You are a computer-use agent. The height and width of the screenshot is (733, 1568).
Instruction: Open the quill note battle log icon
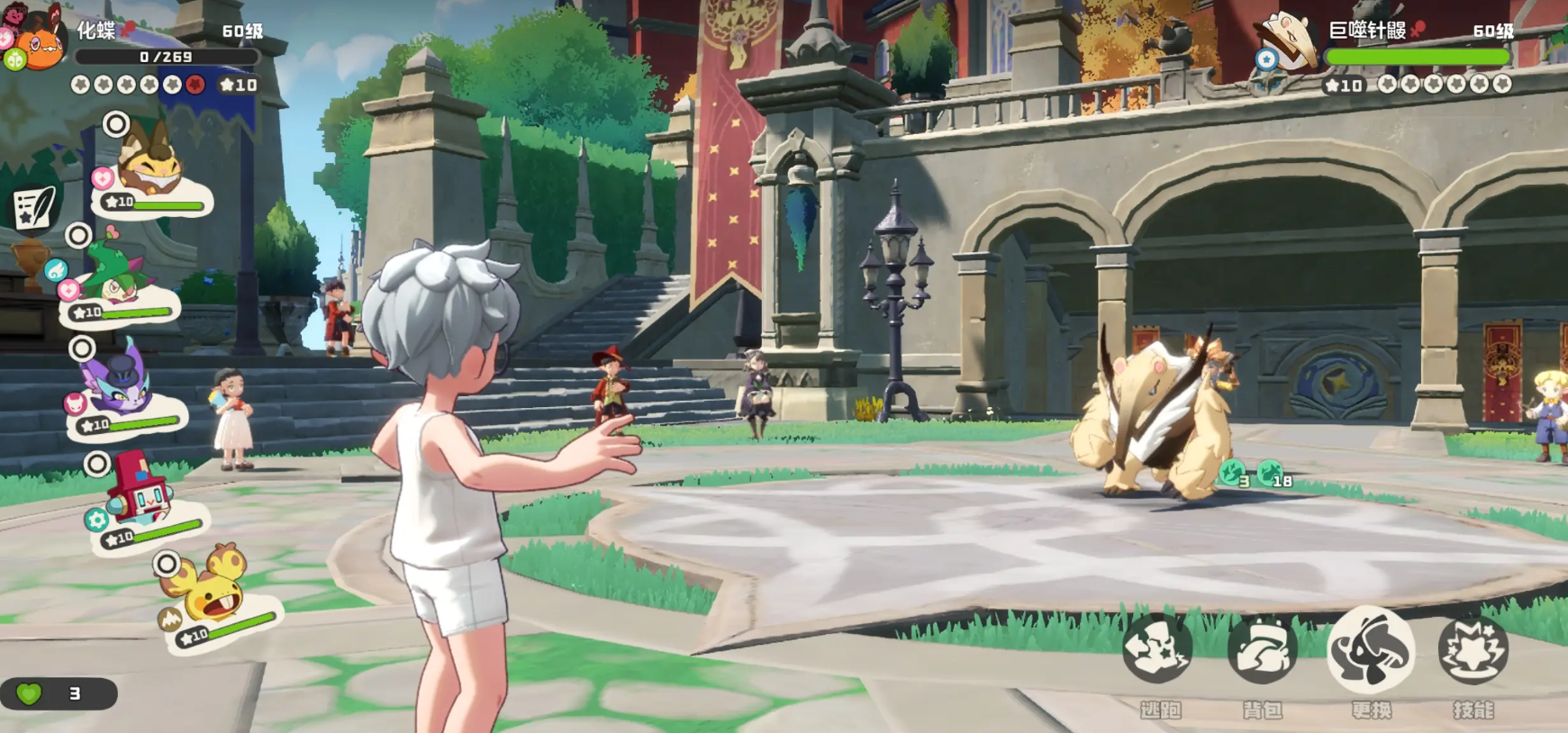pyautogui.click(x=34, y=207)
